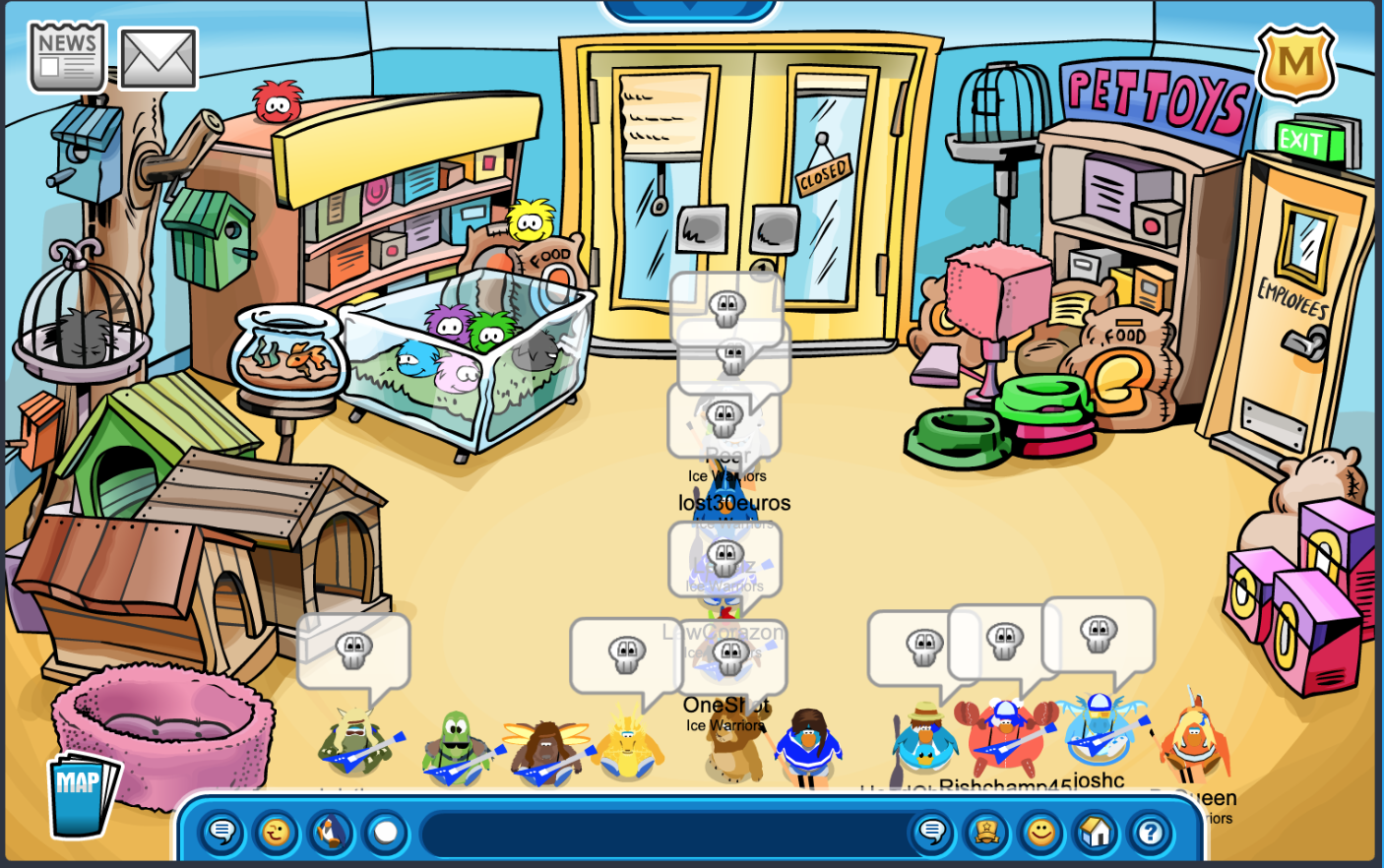Screen dimensions: 1384x868
Task: Focus the chat text input bar
Action: click(660, 834)
